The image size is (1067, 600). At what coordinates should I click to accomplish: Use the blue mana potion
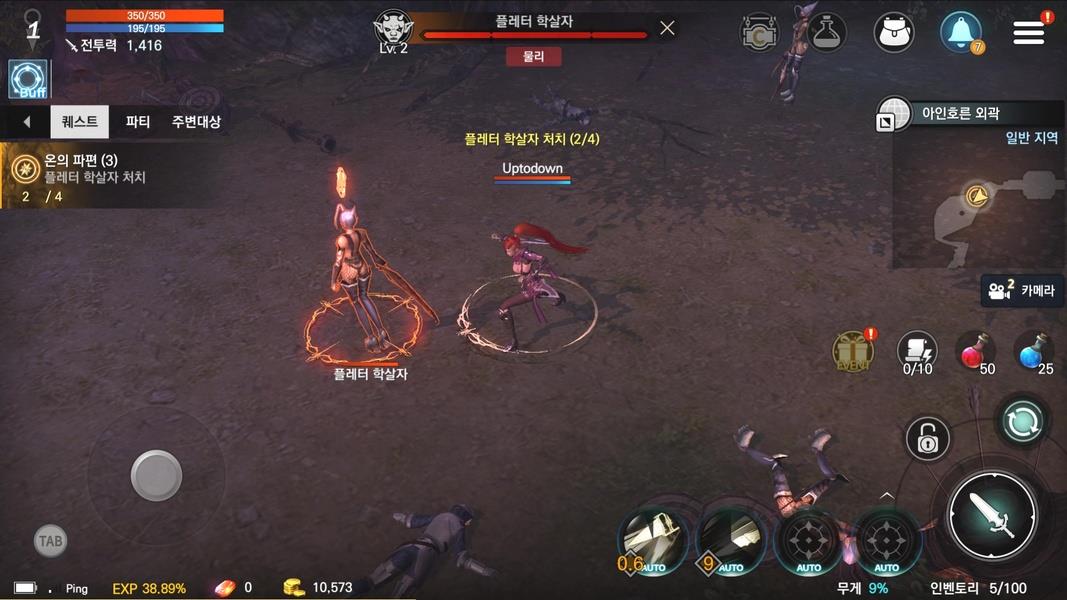[1034, 351]
